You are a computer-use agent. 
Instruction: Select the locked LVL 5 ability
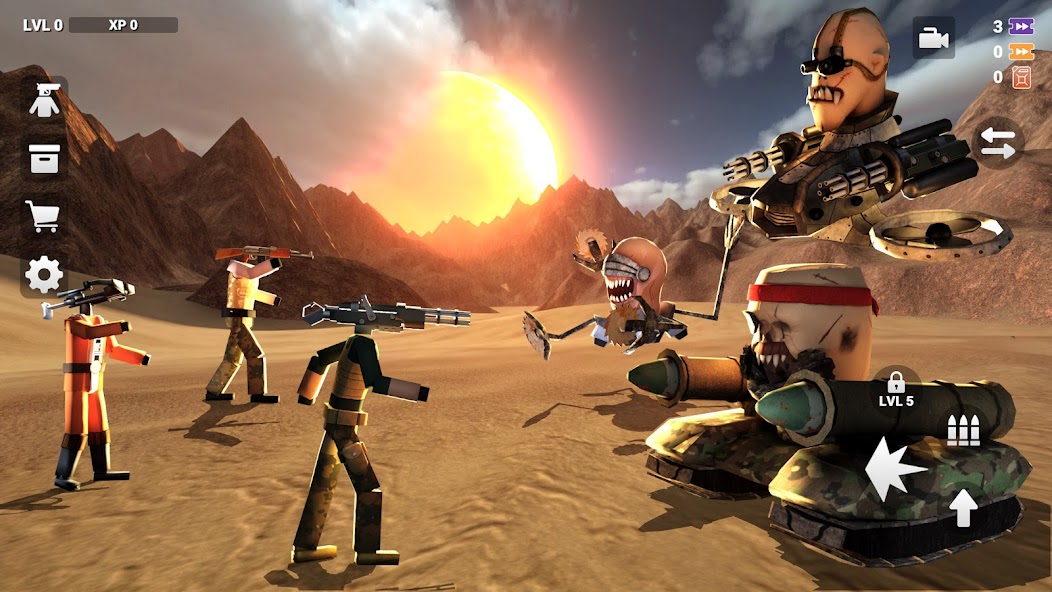coord(896,390)
